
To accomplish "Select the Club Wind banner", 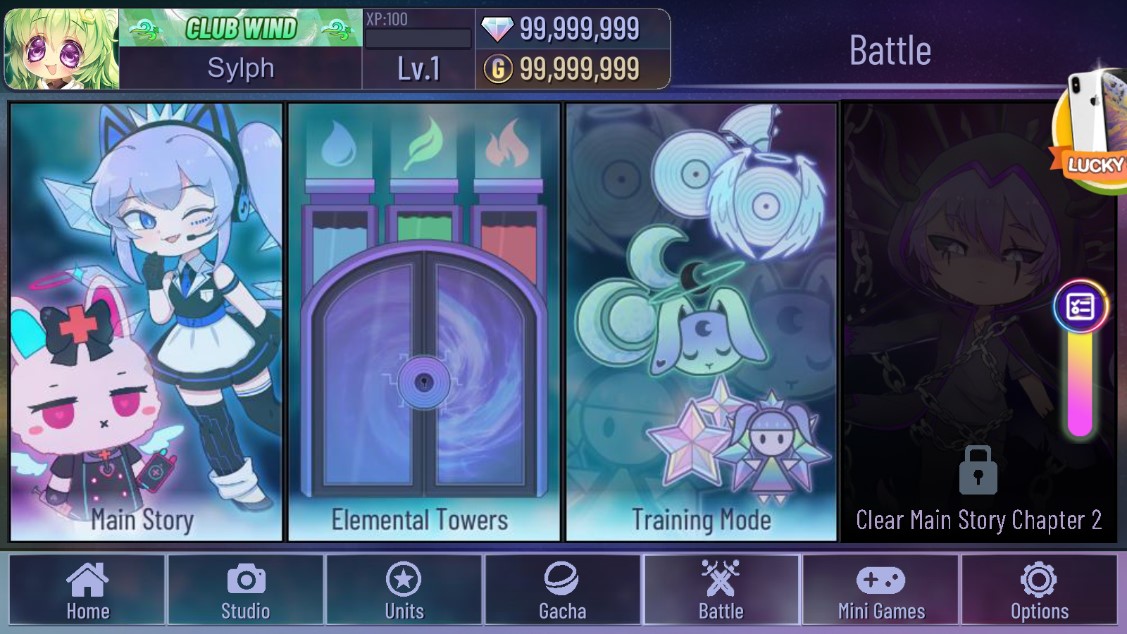I will 241,28.
